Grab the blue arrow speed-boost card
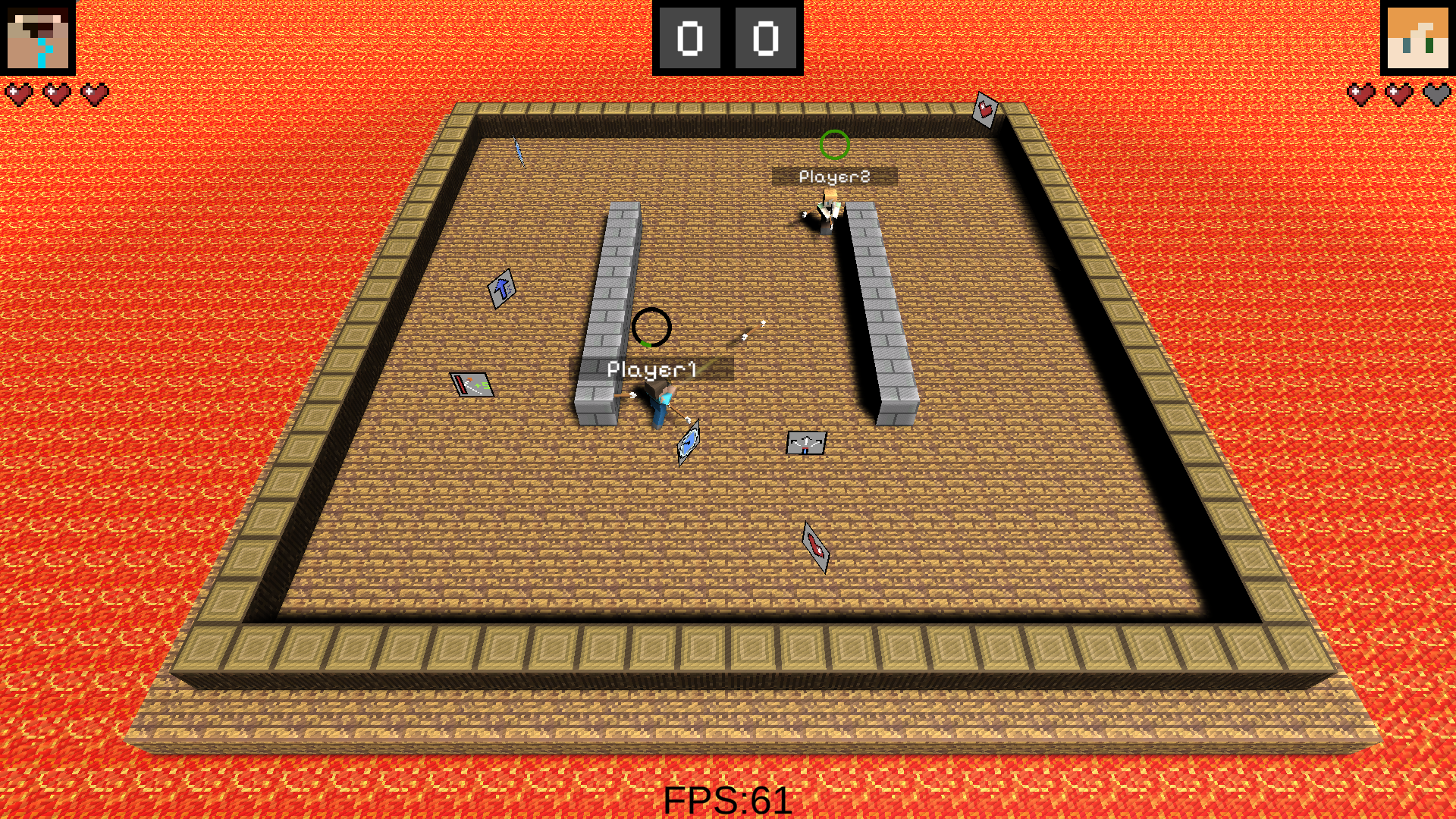 click(x=501, y=288)
